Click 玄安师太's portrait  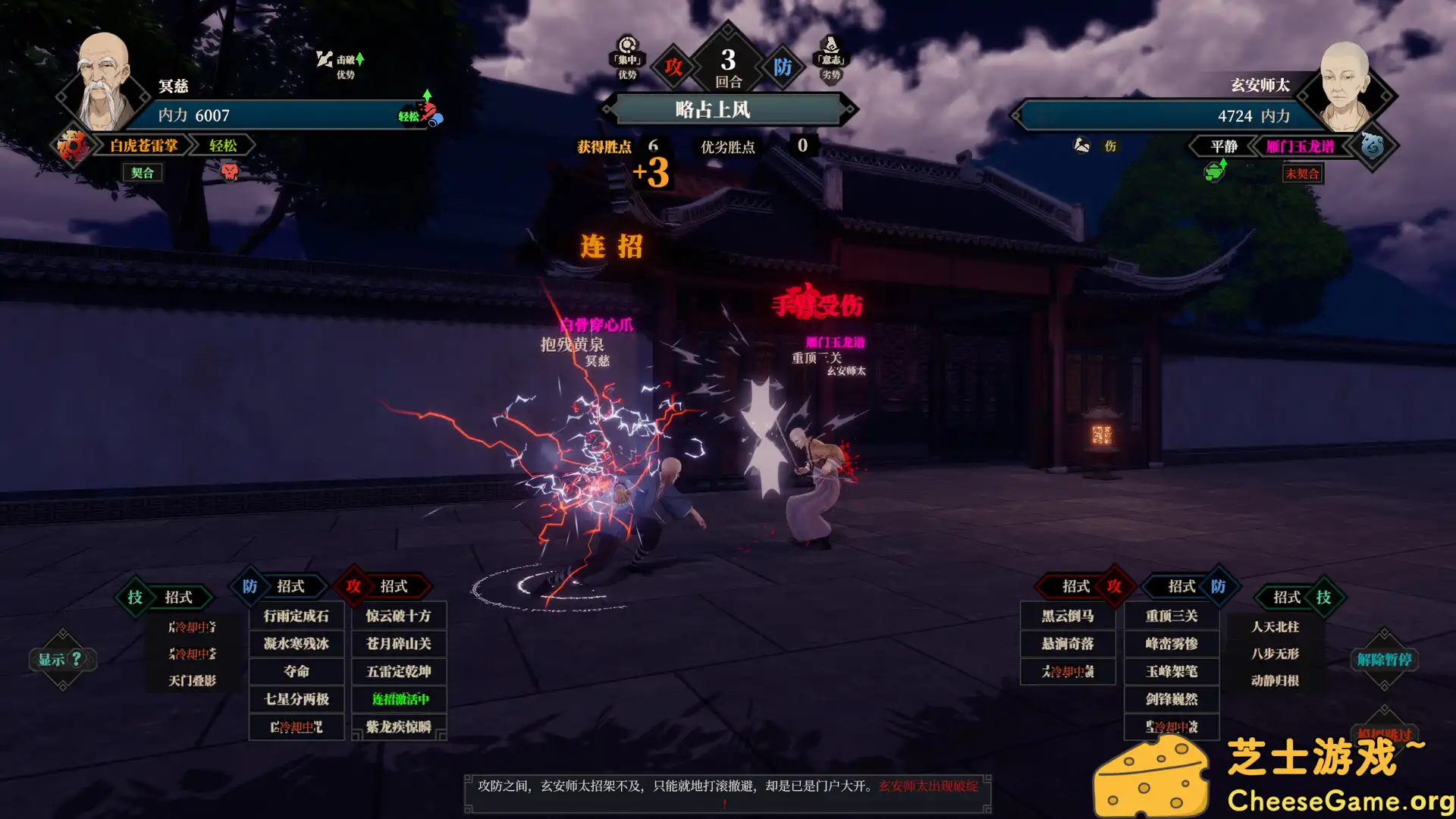coord(1345,86)
